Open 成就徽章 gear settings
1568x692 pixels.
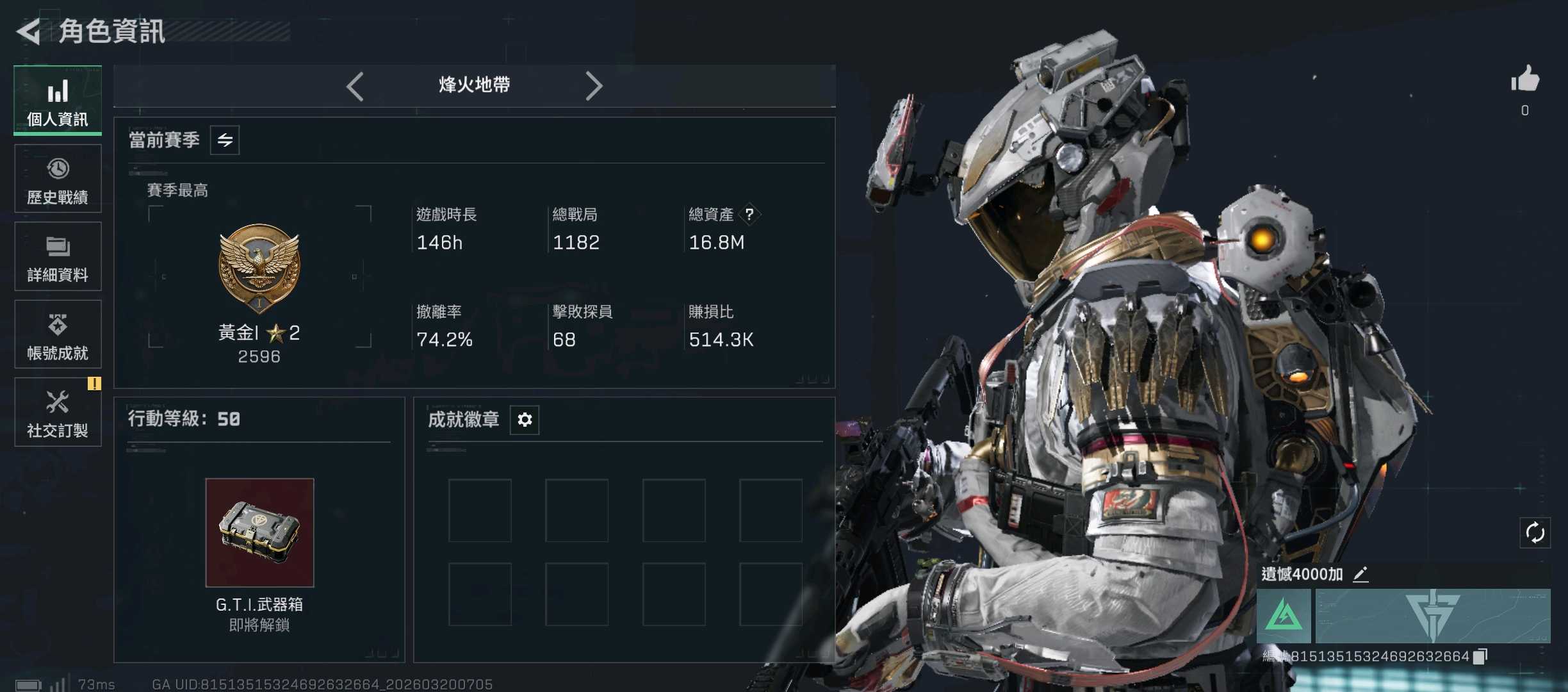525,420
